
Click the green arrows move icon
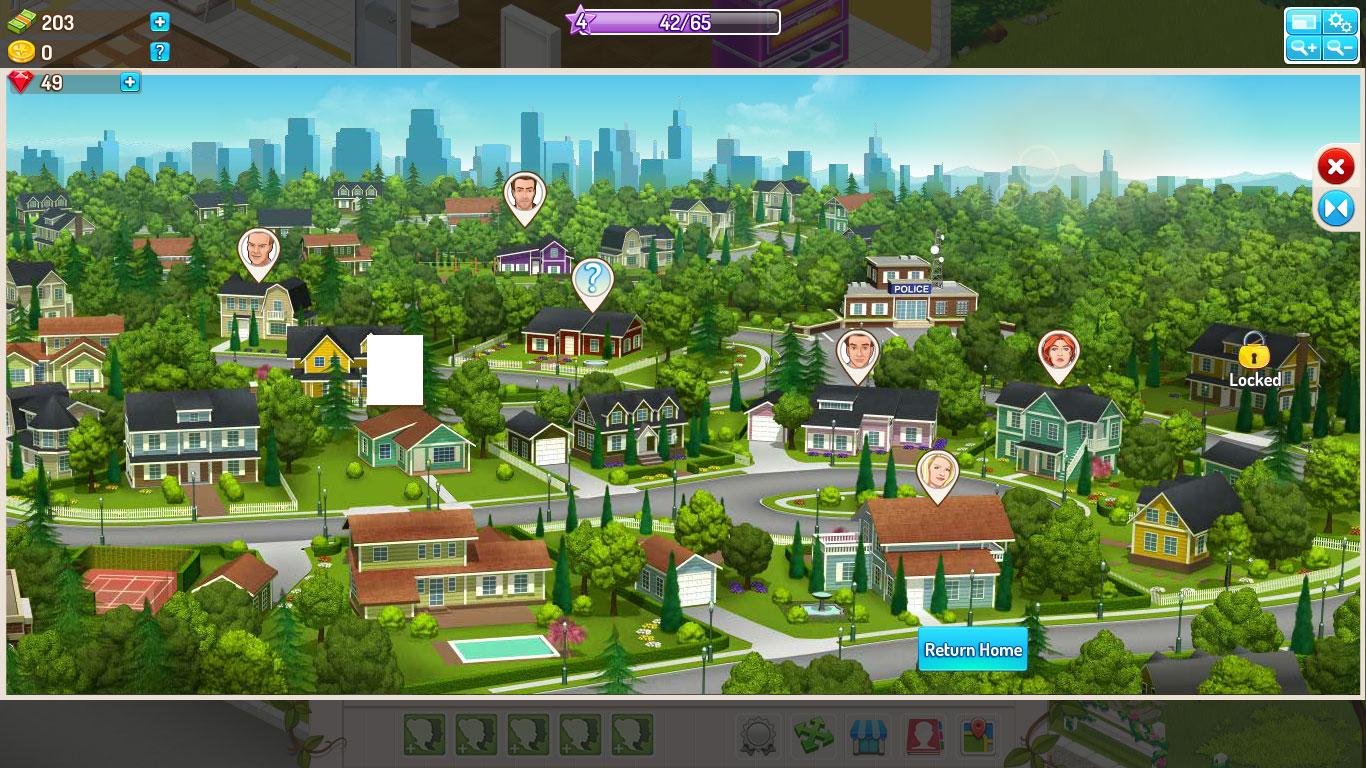tap(813, 736)
